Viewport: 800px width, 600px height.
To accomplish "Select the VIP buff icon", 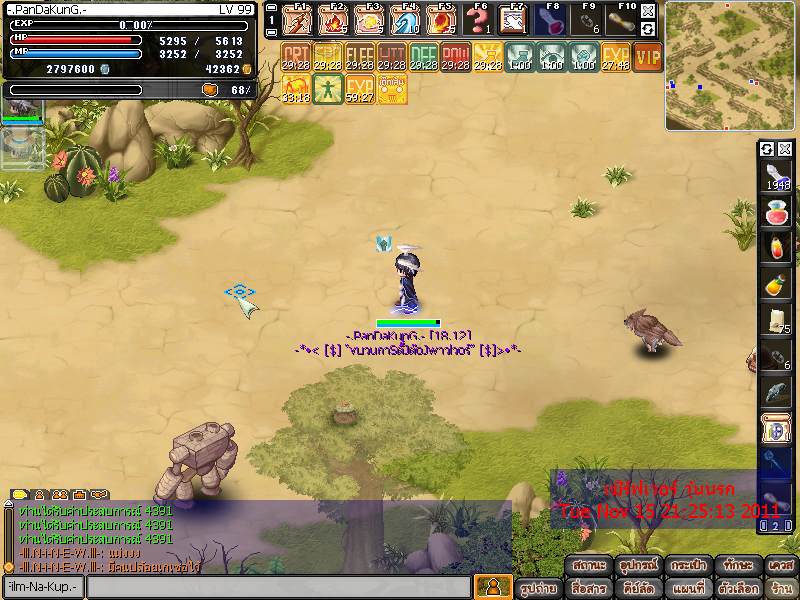I will pos(648,57).
